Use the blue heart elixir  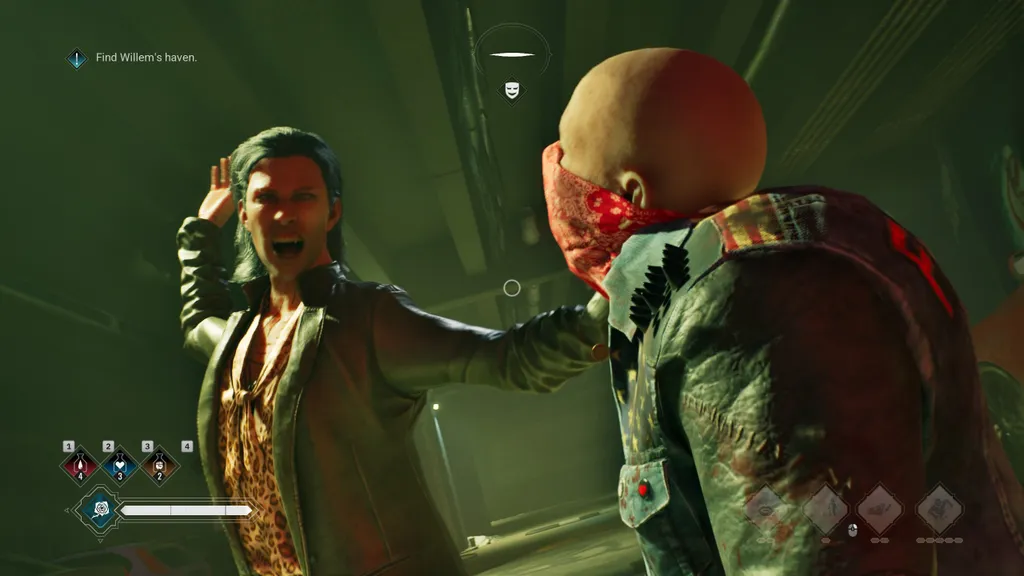coord(120,465)
